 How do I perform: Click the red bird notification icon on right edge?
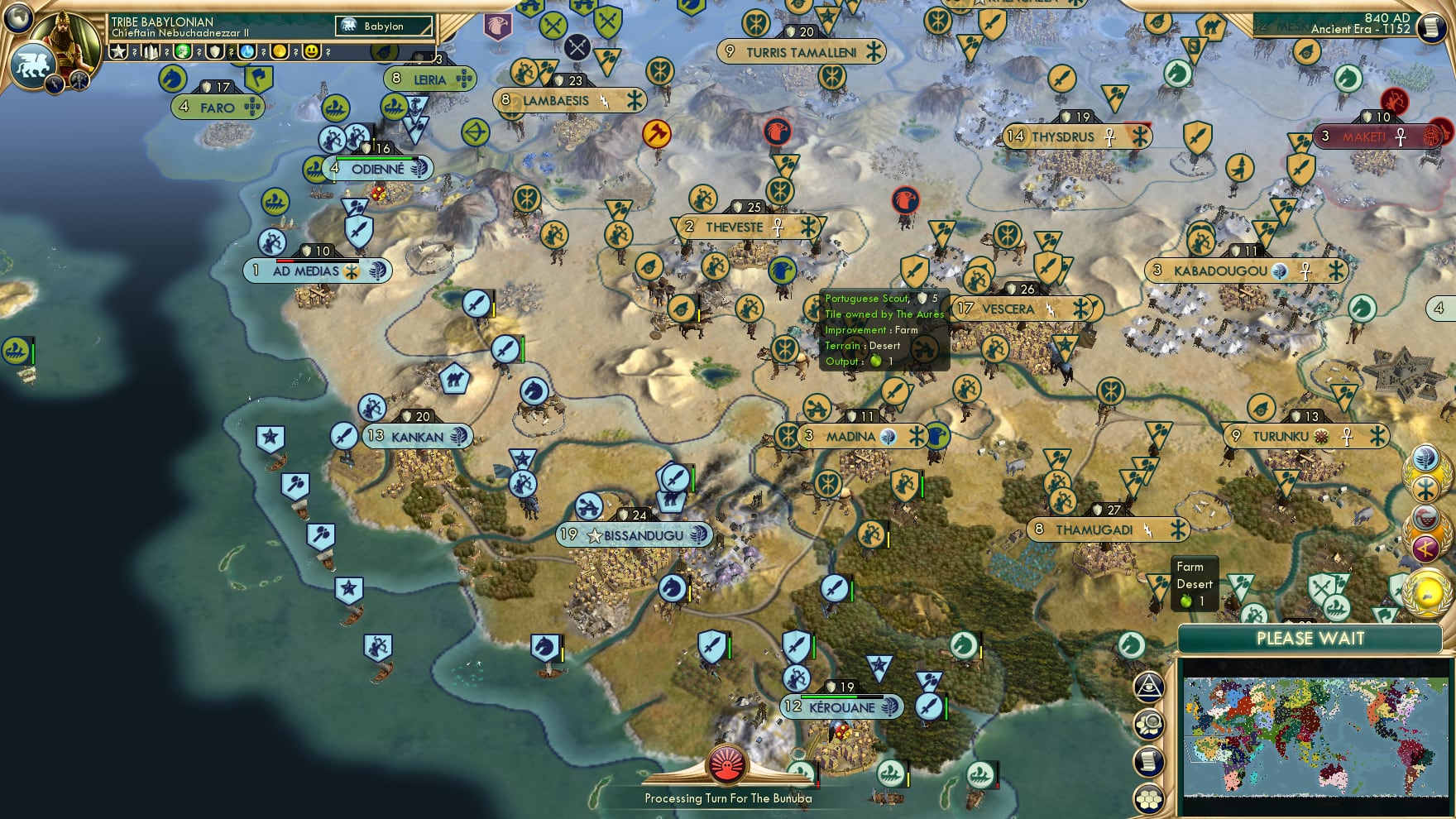click(1425, 516)
